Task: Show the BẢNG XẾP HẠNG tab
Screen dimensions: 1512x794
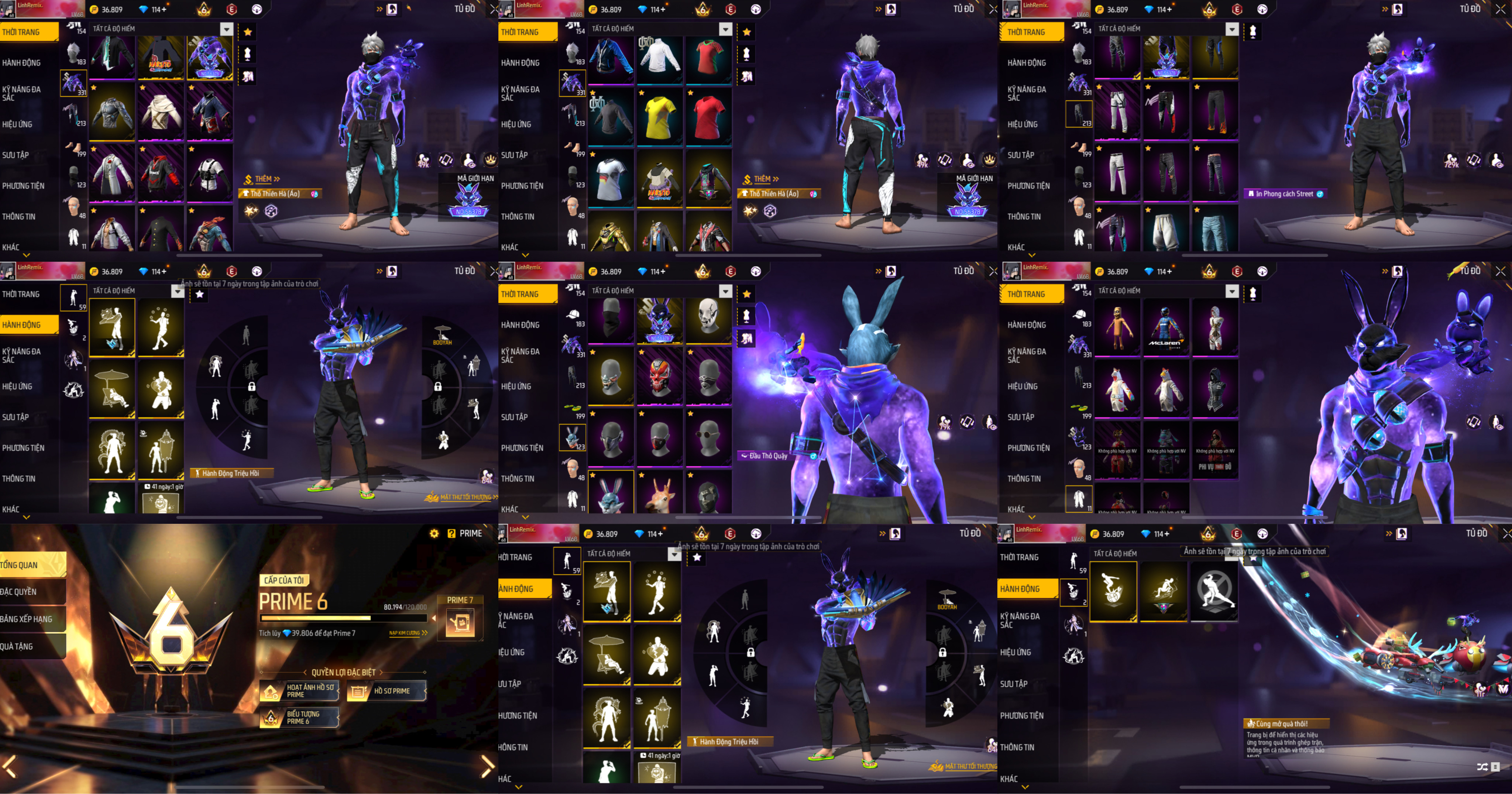Action: pyautogui.click(x=30, y=619)
